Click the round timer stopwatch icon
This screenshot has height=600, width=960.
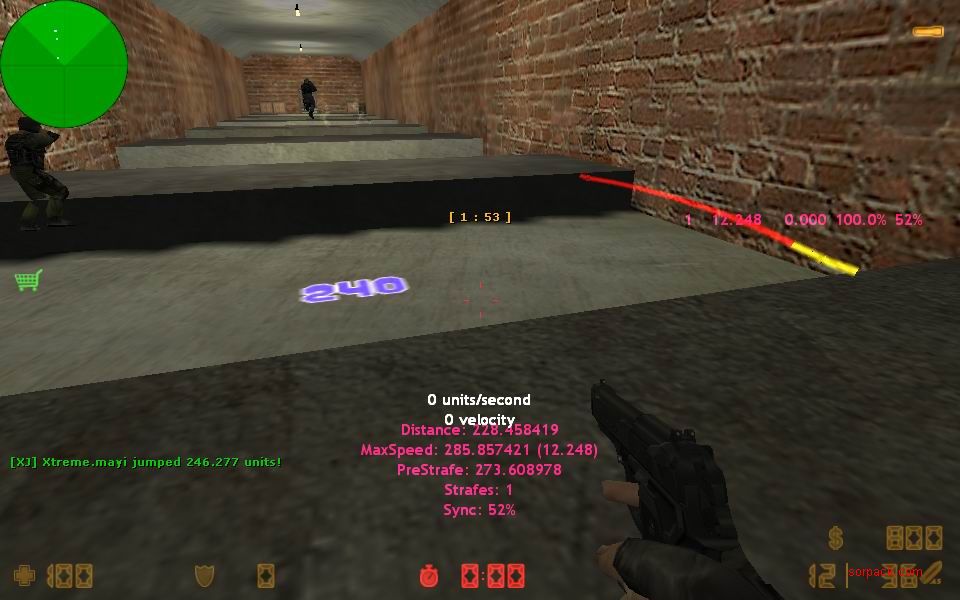coord(429,575)
